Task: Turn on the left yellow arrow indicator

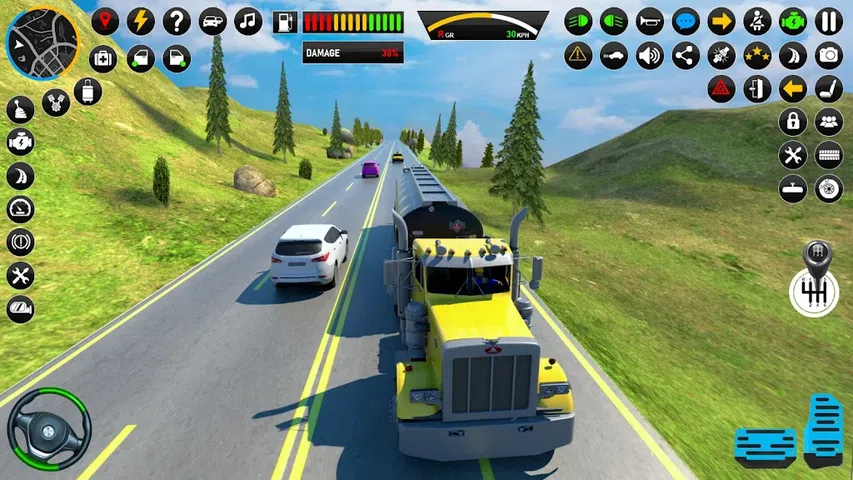Action: tap(793, 89)
